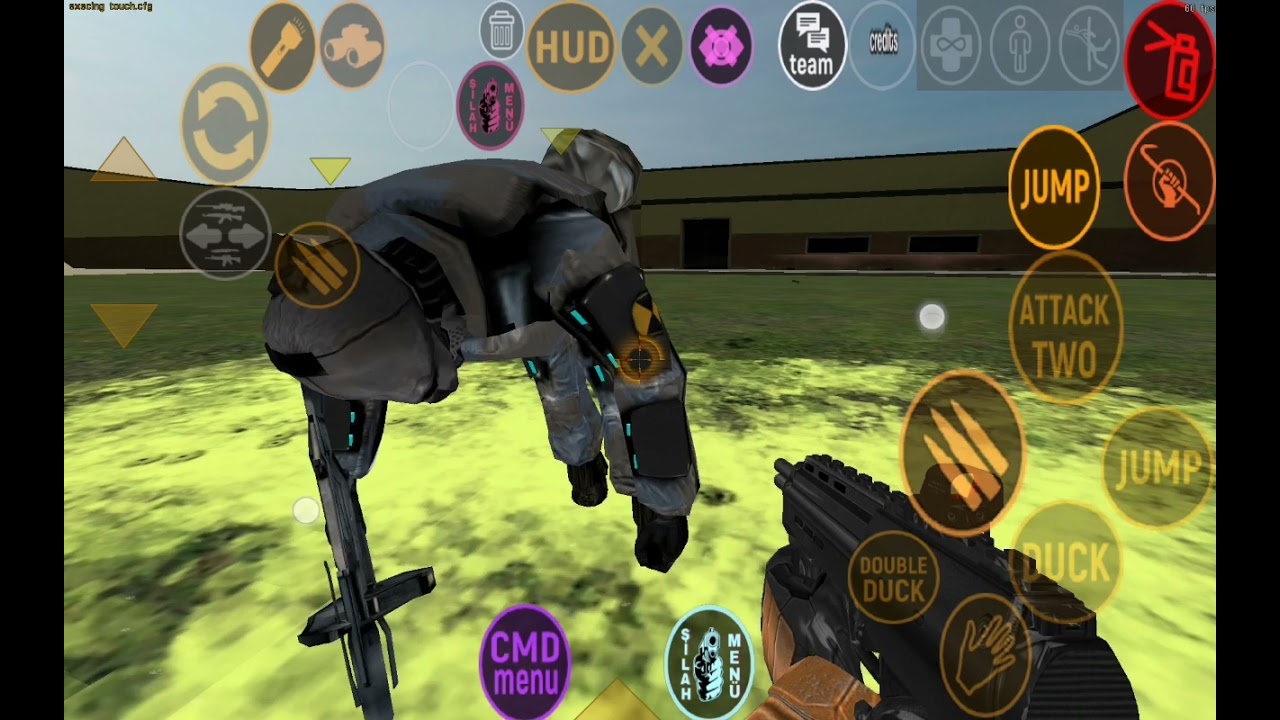Open the pink ŞİLAH MENU weapon menu
1280x720 pixels.
tap(490, 106)
